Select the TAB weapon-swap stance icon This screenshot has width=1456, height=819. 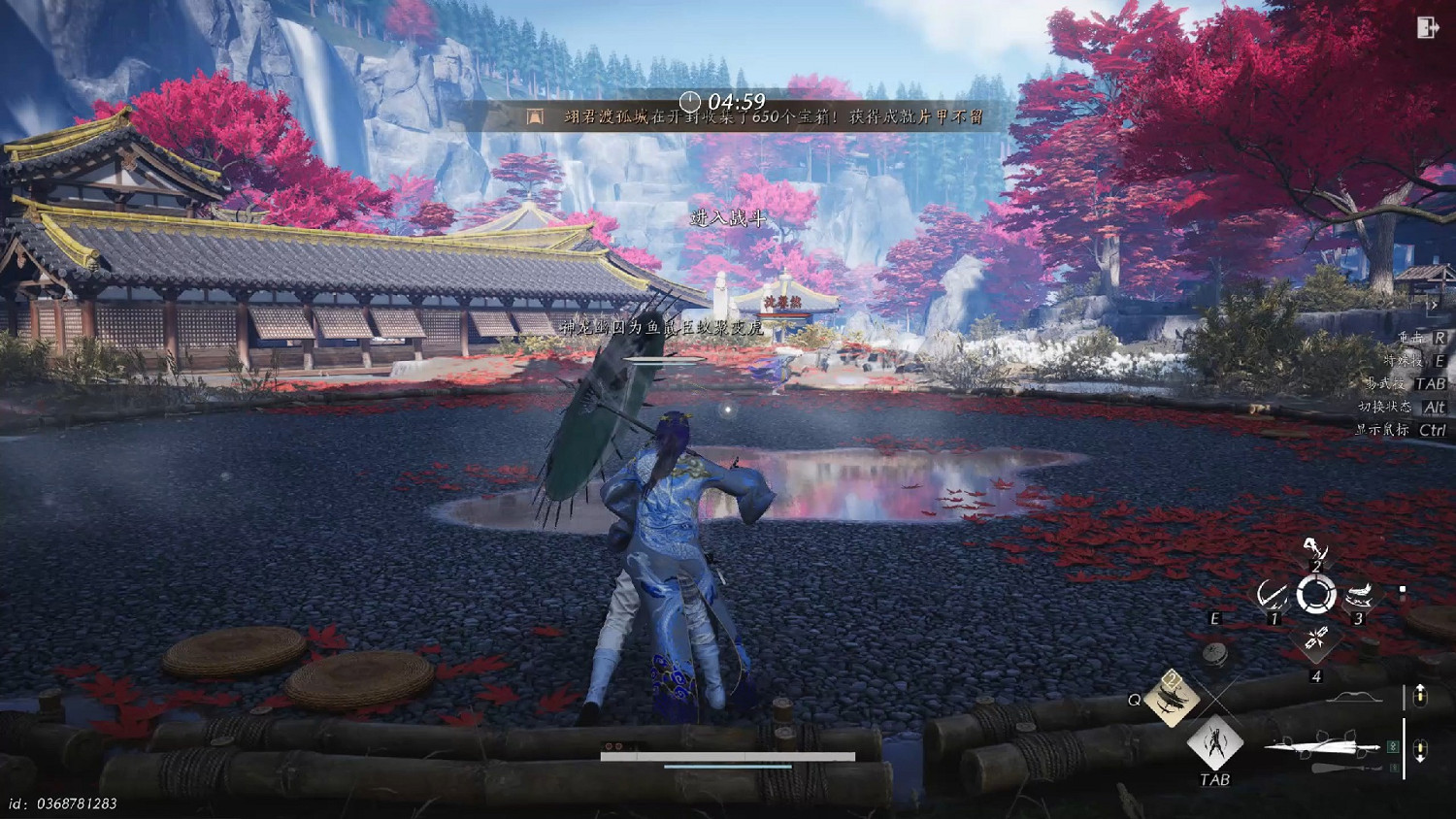(x=1214, y=743)
